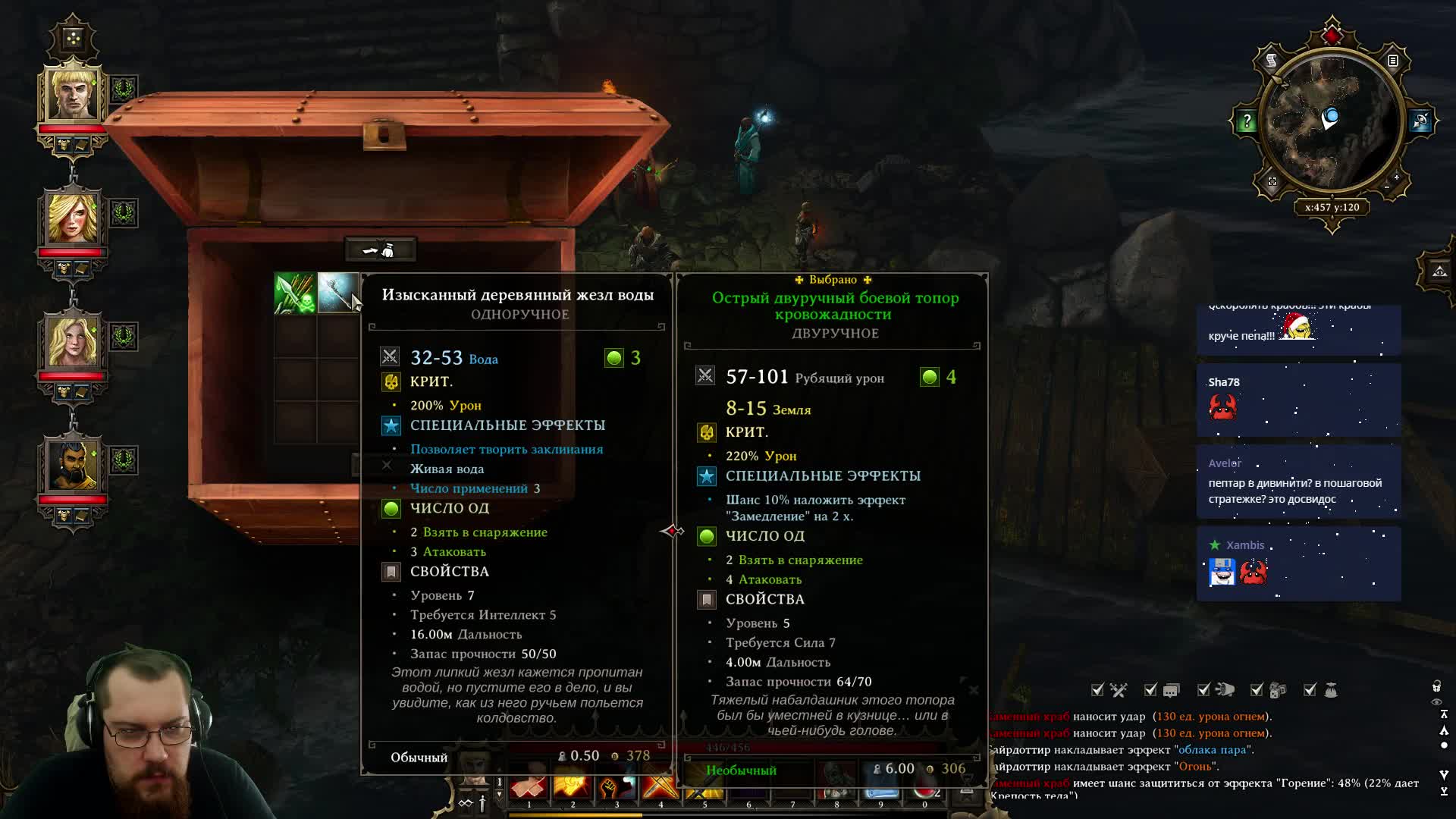The image size is (1456, 819).
Task: Use the skill in hotbar slot 2
Action: point(573,789)
